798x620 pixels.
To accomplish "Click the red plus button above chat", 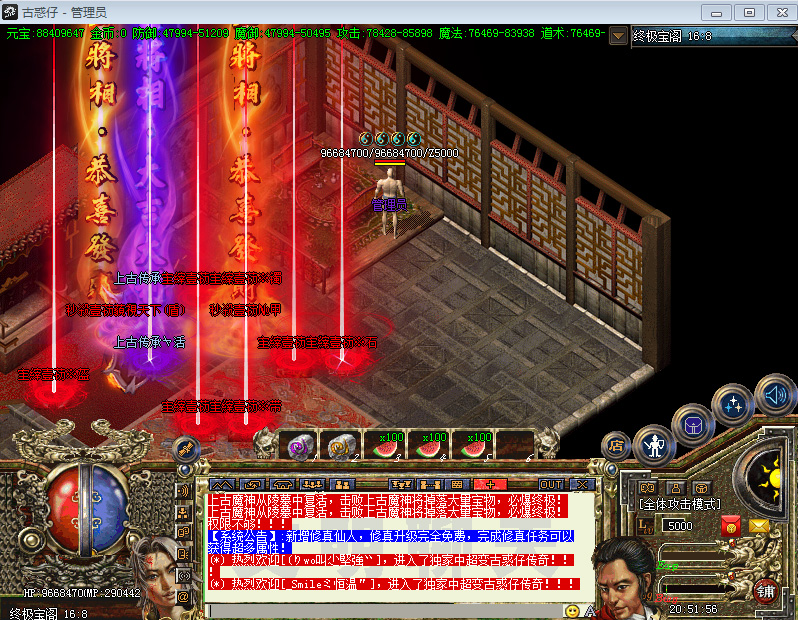I will click(x=491, y=484).
